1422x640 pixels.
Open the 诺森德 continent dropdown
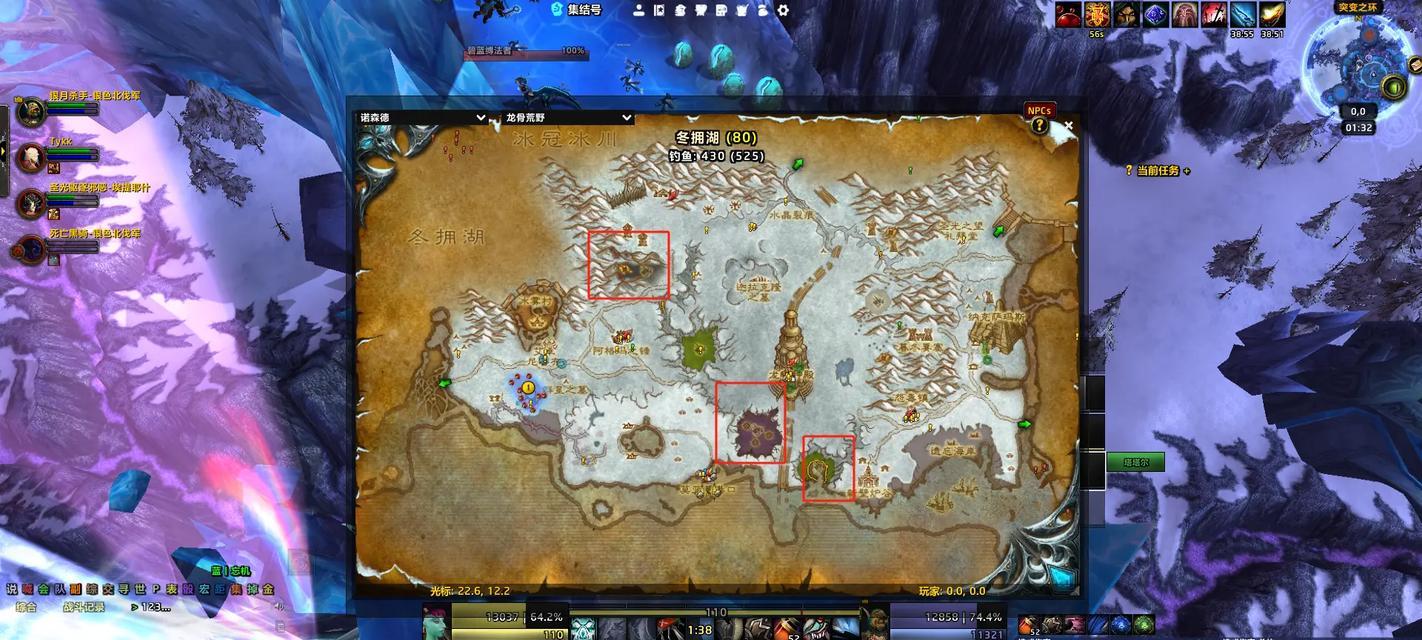(x=423, y=117)
